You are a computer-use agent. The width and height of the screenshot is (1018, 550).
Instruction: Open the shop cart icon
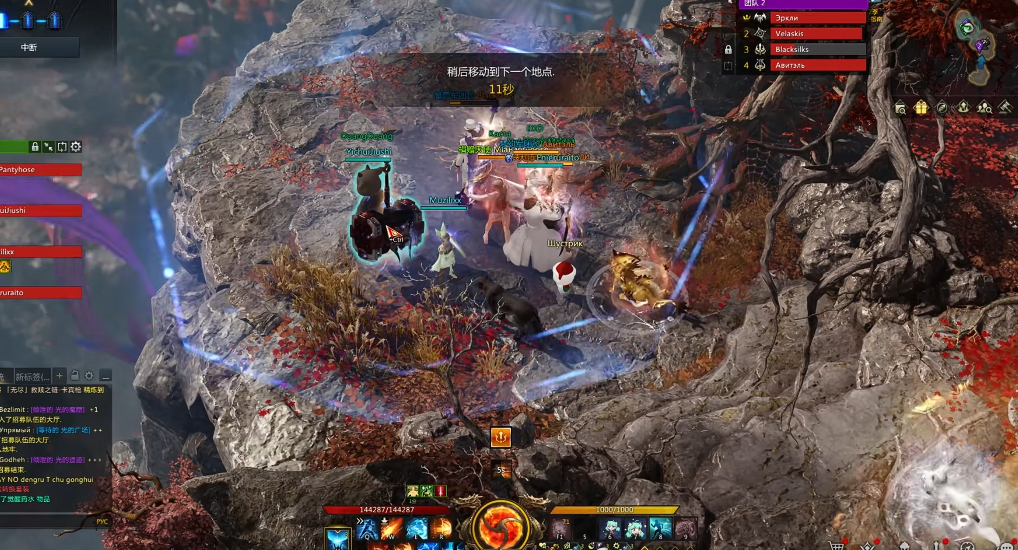point(837,546)
